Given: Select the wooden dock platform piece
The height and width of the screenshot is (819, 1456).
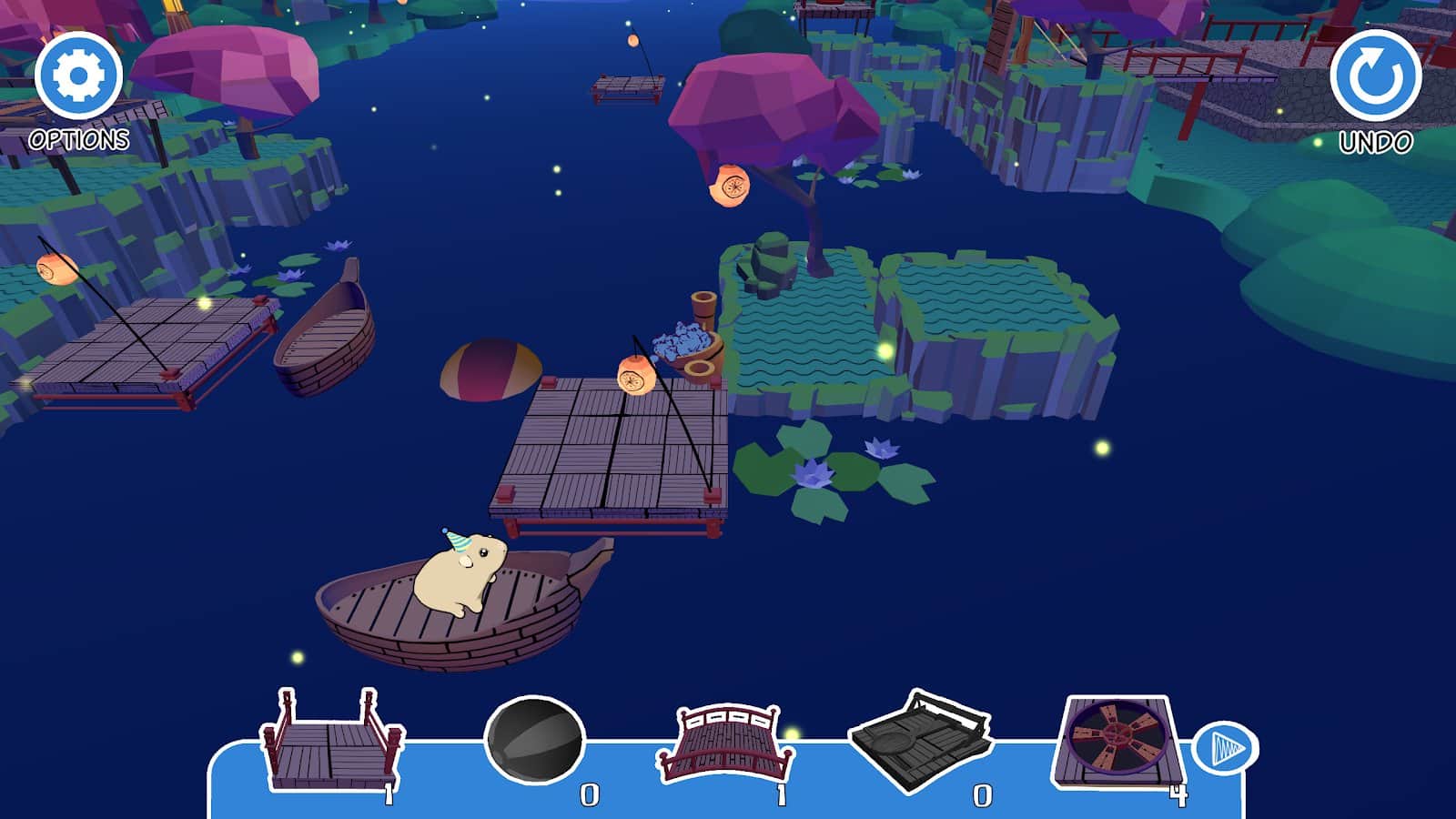Looking at the screenshot, I should (x=329, y=743).
